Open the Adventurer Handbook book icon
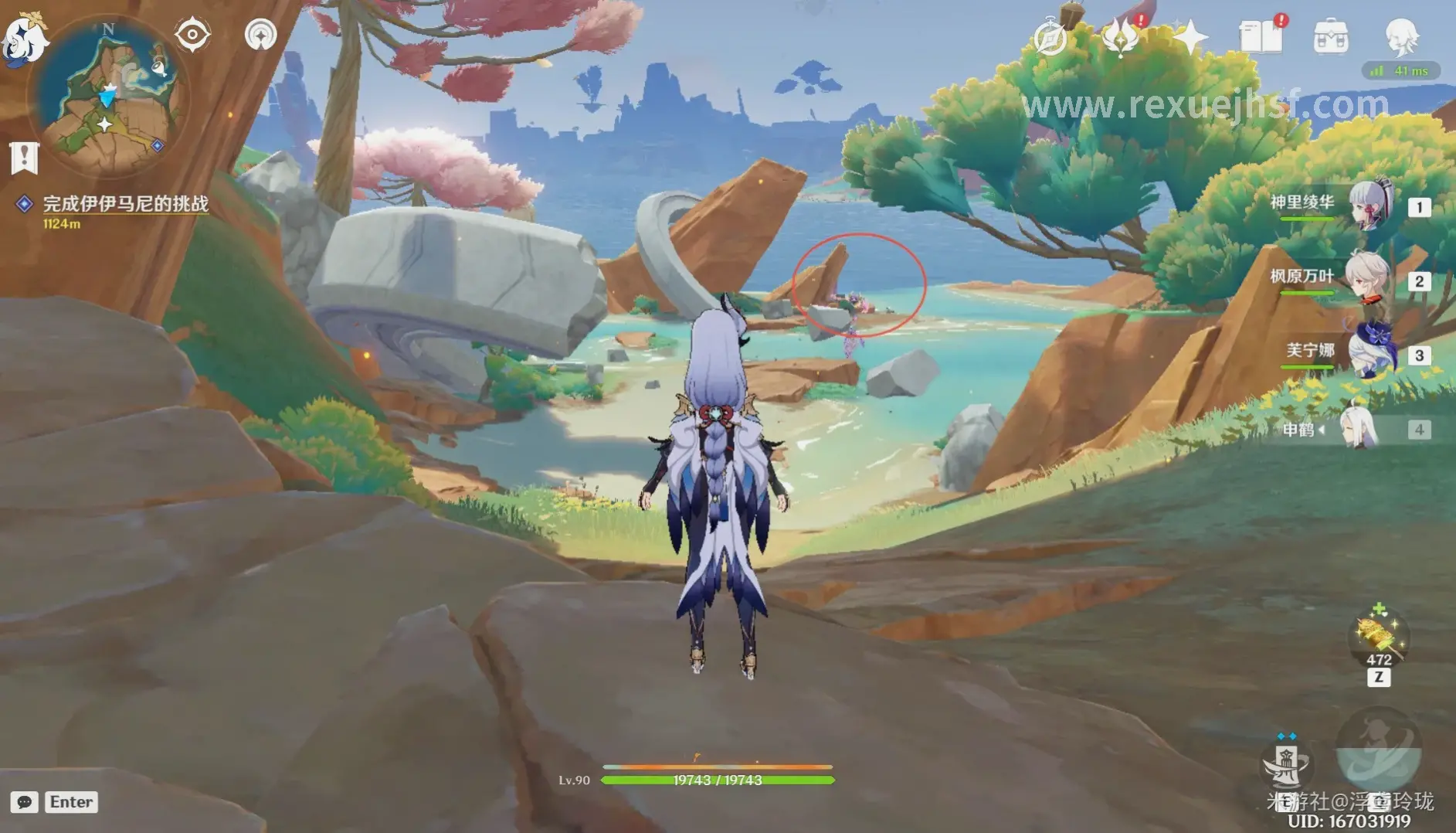This screenshot has width=1456, height=833. 1261,37
